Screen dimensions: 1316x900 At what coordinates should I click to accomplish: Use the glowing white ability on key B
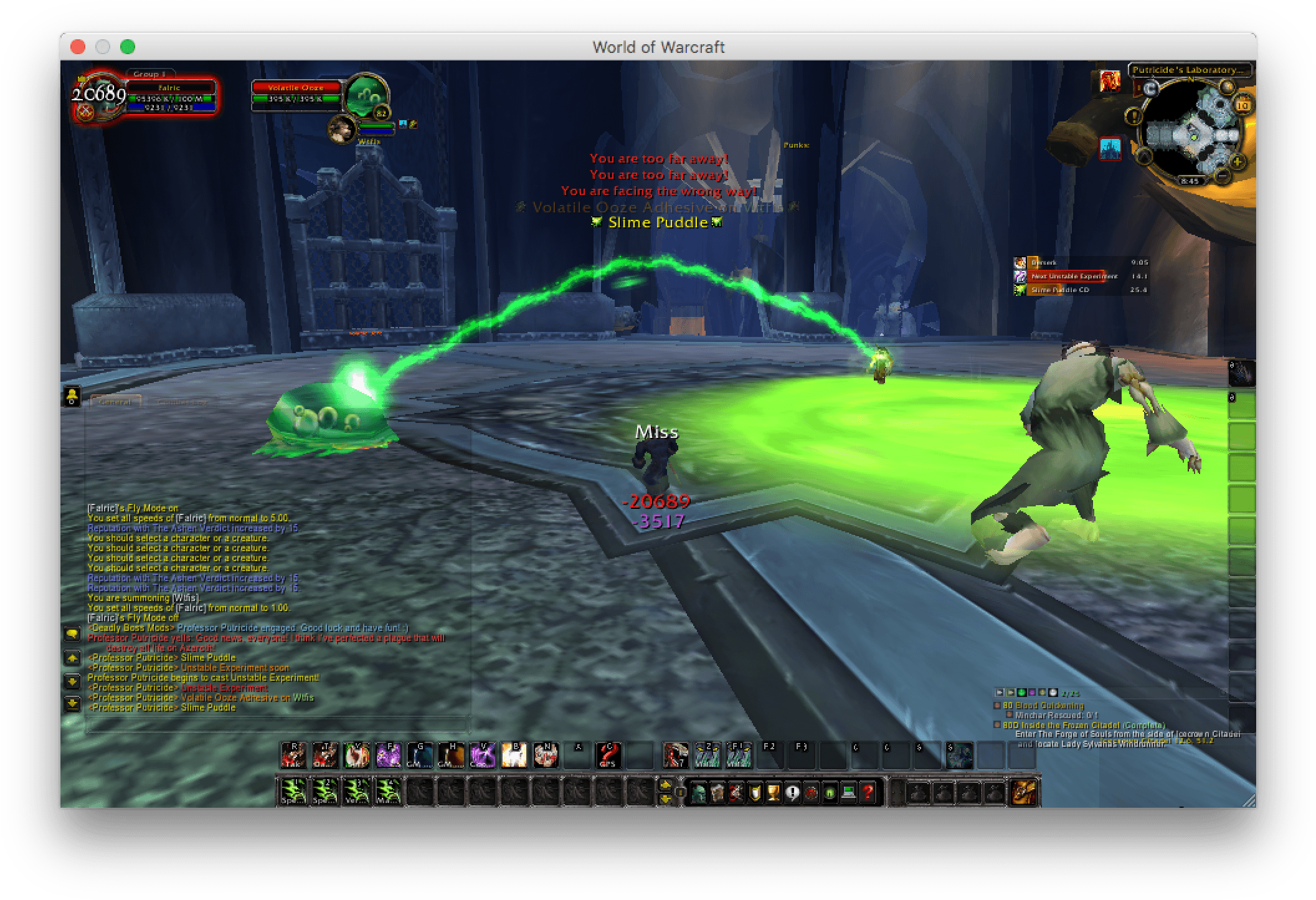tap(514, 756)
